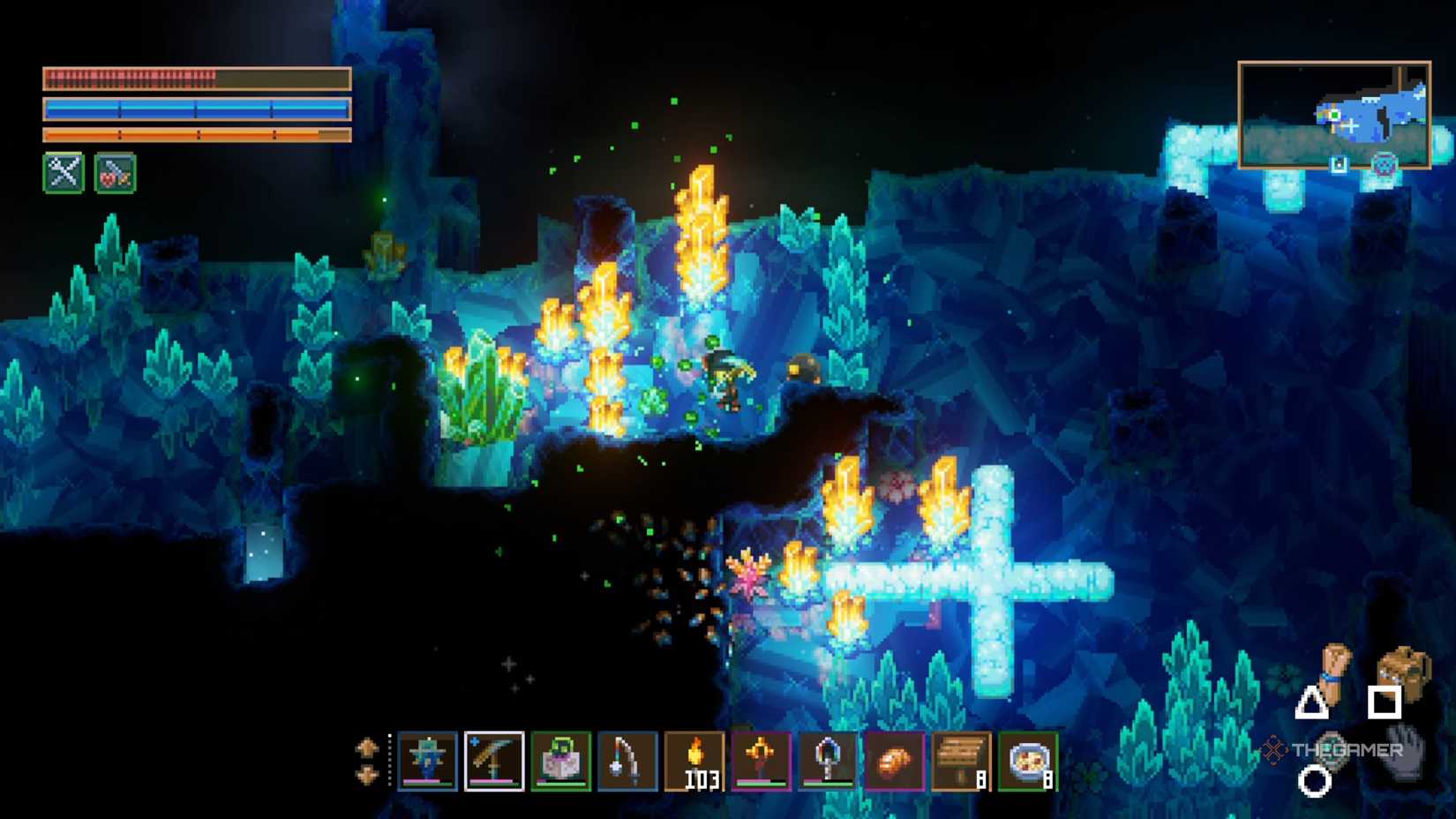Click the hotbar row switch down arrow
This screenshot has height=819, width=1456.
(x=367, y=775)
